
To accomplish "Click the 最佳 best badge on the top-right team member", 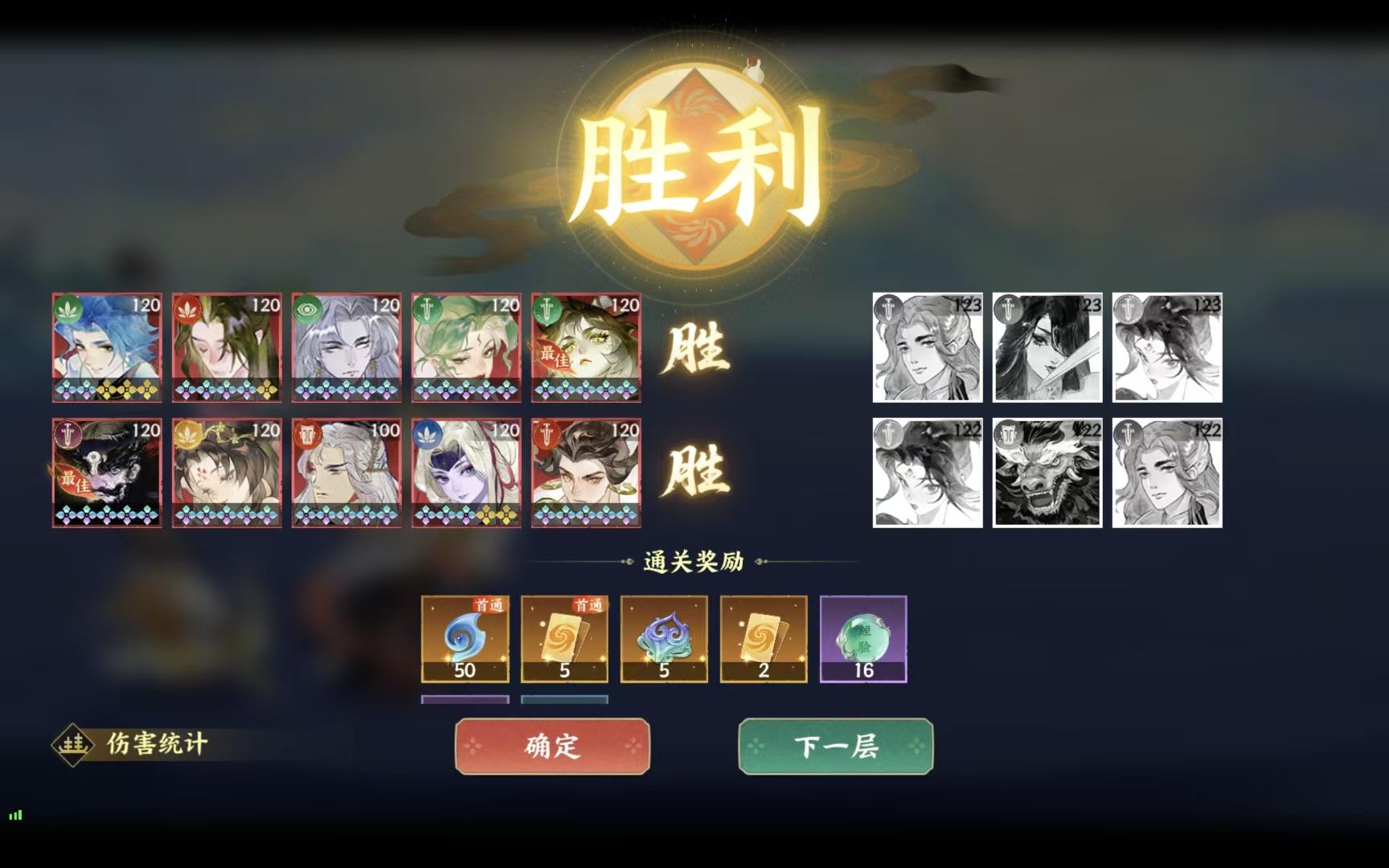I will coord(556,354).
